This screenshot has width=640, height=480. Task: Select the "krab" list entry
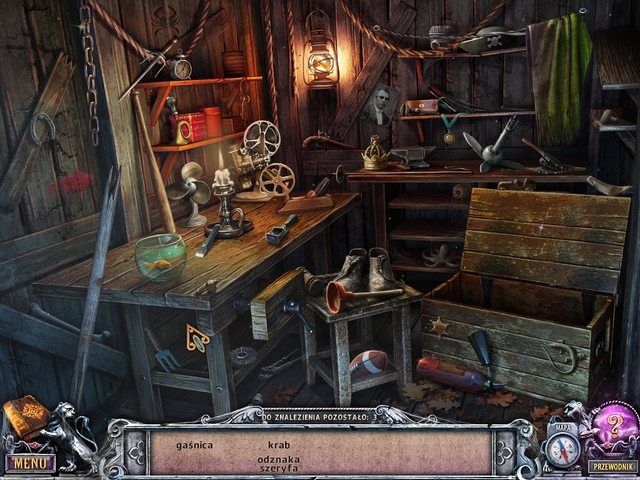279,444
